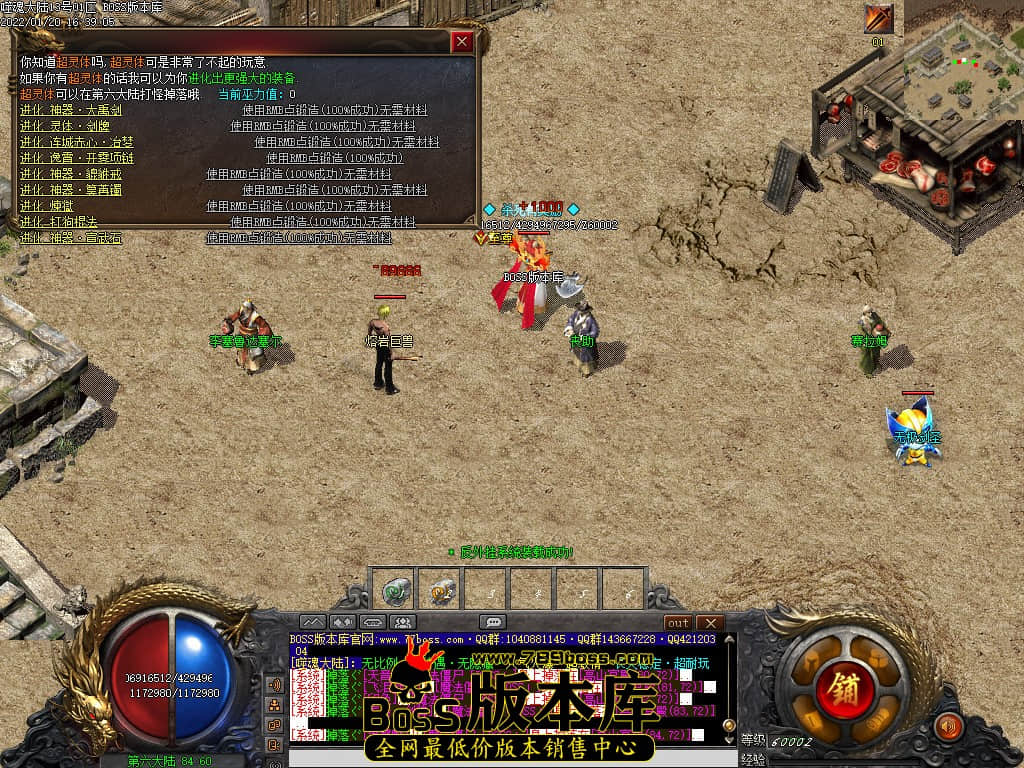This screenshot has width=1024, height=768.
Task: Use the green swirl stone in hotbar
Action: click(394, 591)
